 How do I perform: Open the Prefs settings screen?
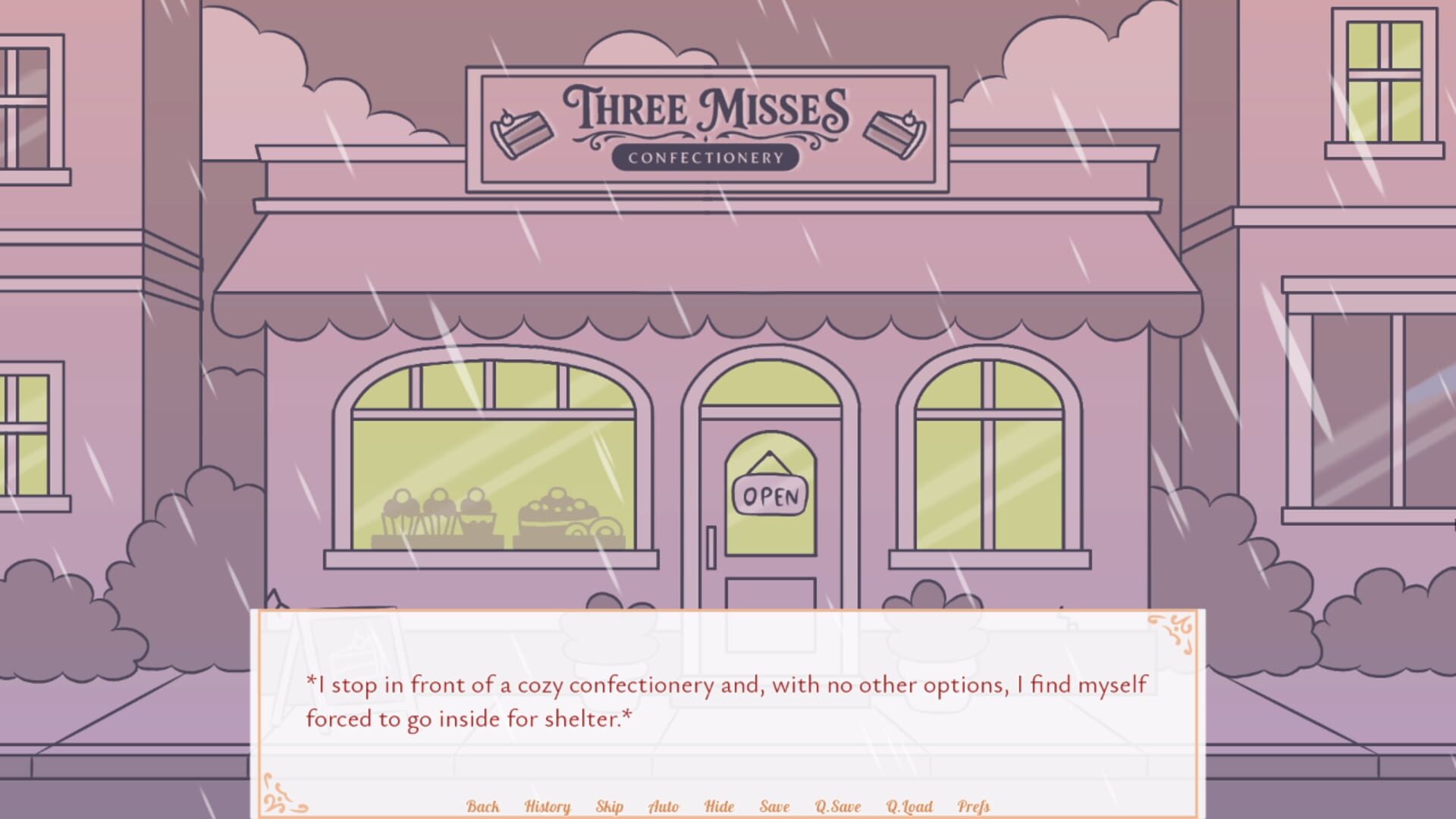coord(973,807)
